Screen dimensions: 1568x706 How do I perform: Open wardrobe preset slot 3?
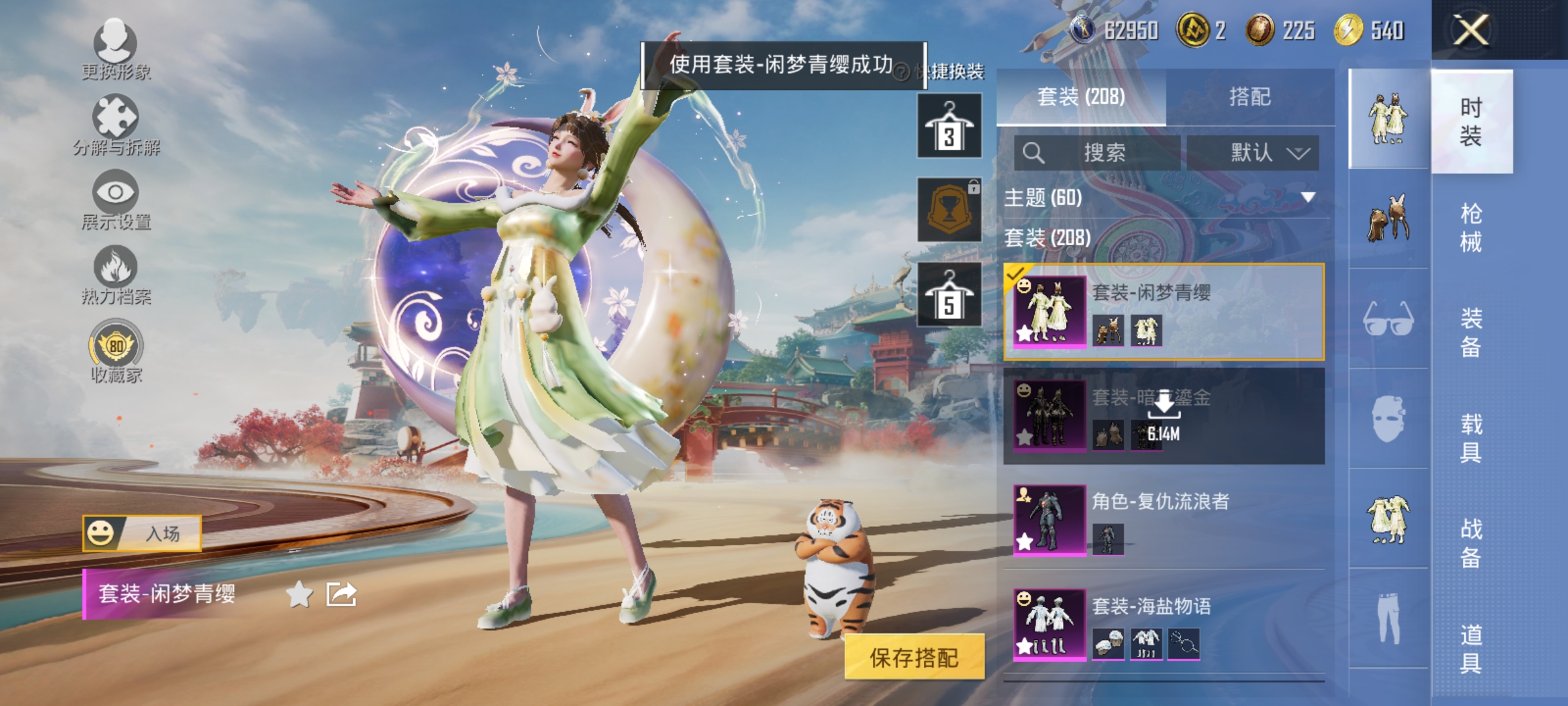click(x=949, y=124)
